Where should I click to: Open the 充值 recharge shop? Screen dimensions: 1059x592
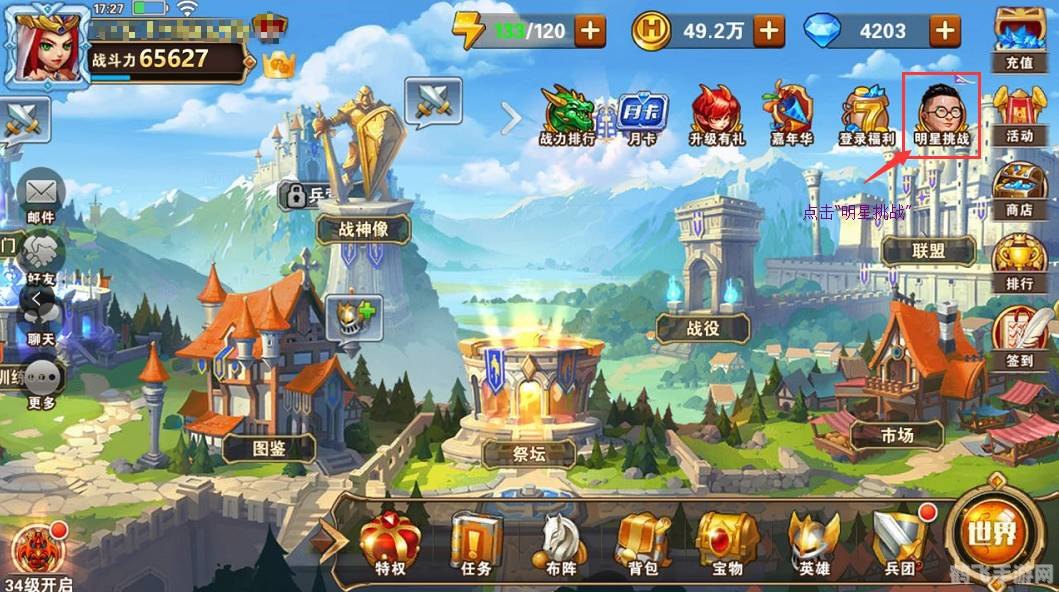(x=1018, y=38)
